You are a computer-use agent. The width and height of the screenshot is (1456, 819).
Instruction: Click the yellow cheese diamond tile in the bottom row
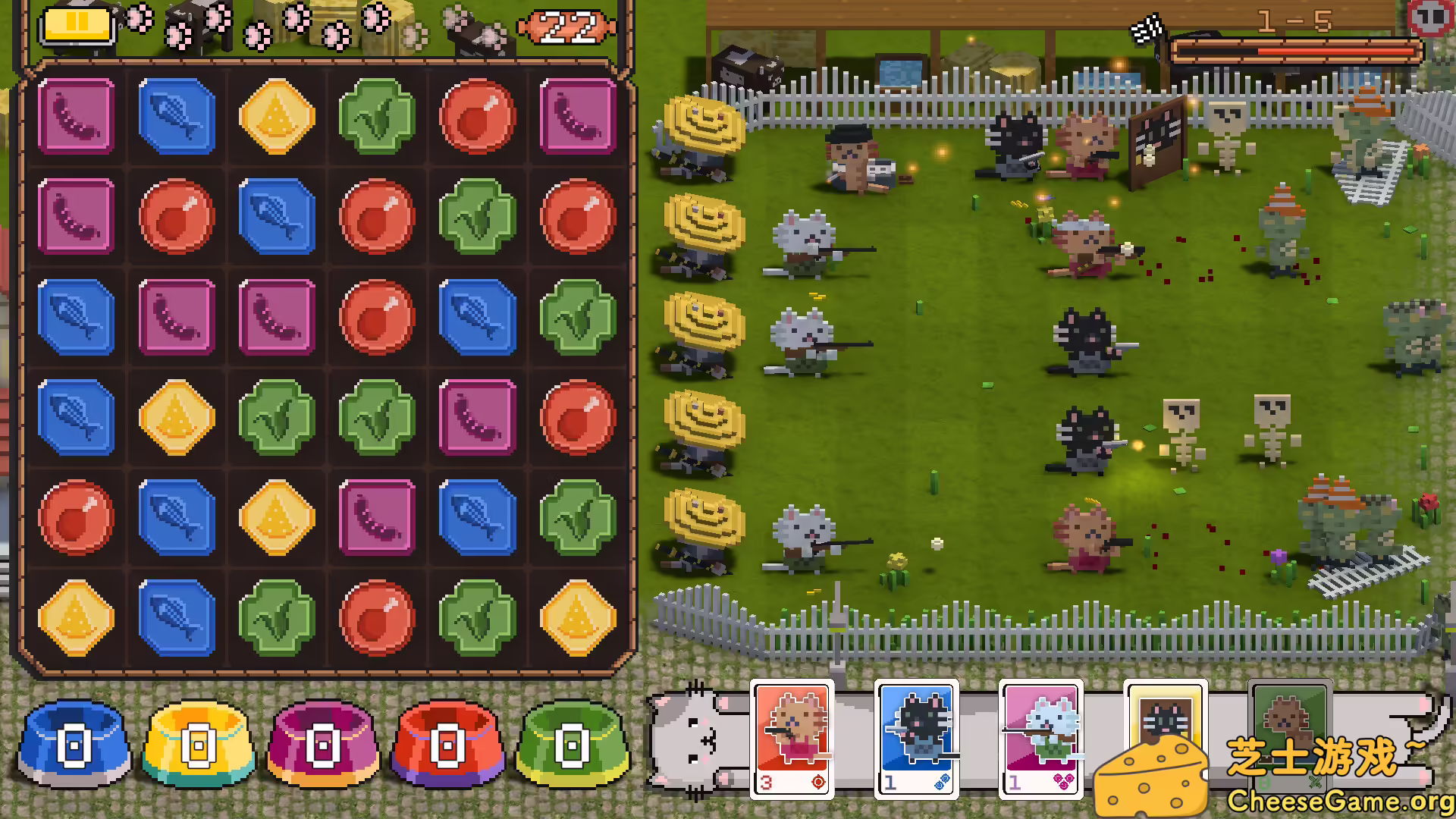[x=76, y=617]
